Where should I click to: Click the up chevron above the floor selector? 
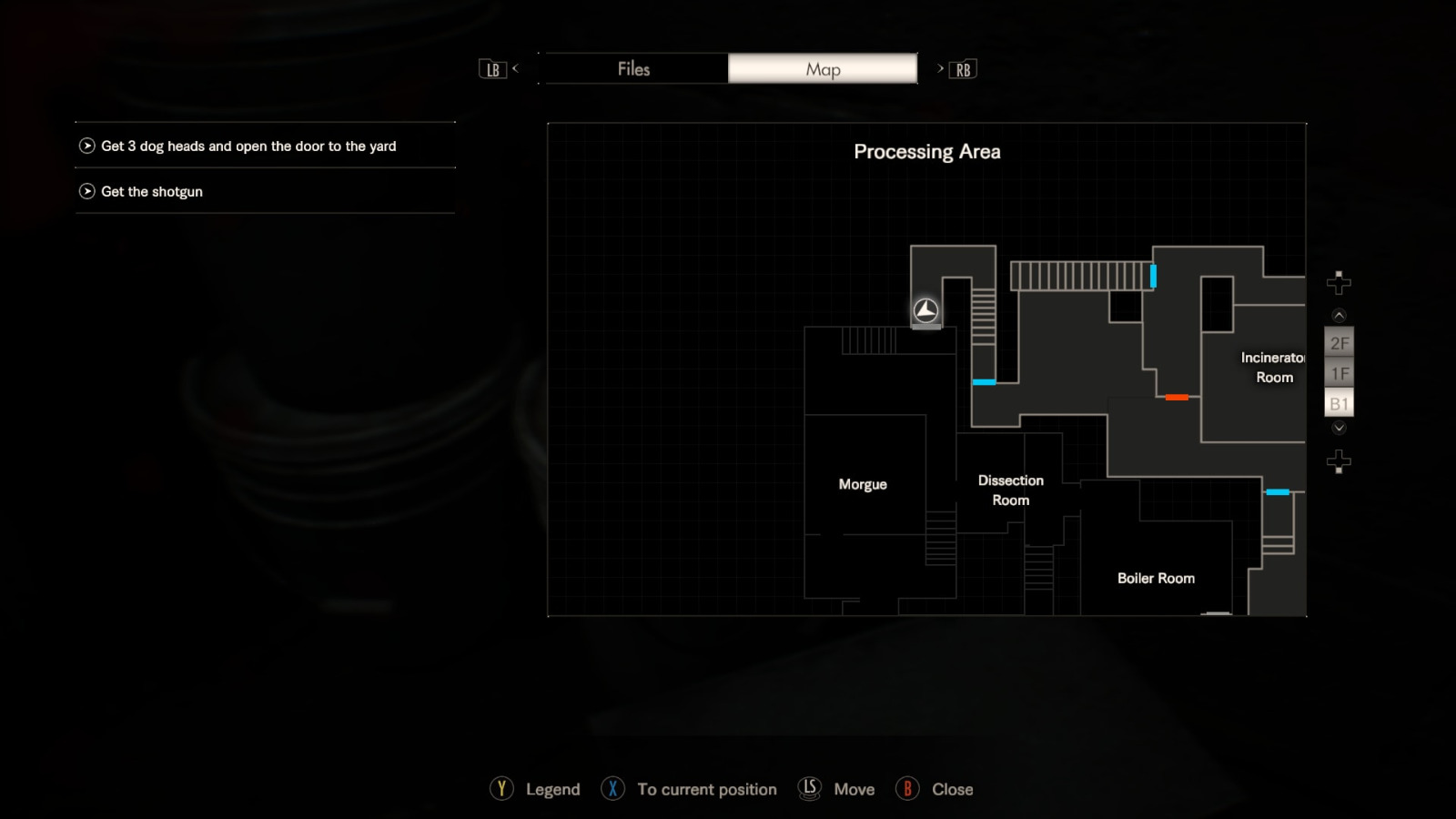coord(1339,314)
